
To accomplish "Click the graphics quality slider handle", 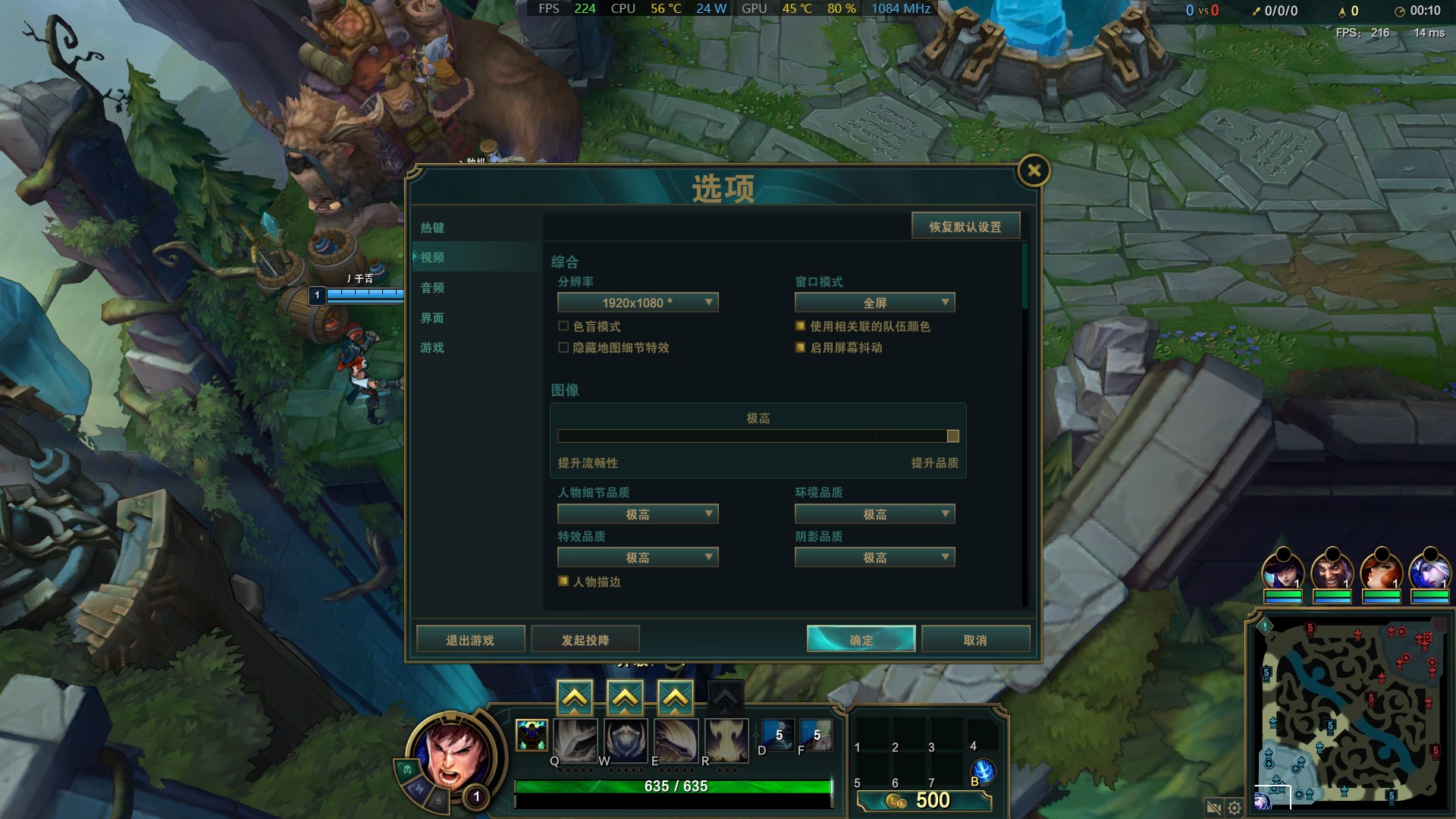I will tap(953, 435).
